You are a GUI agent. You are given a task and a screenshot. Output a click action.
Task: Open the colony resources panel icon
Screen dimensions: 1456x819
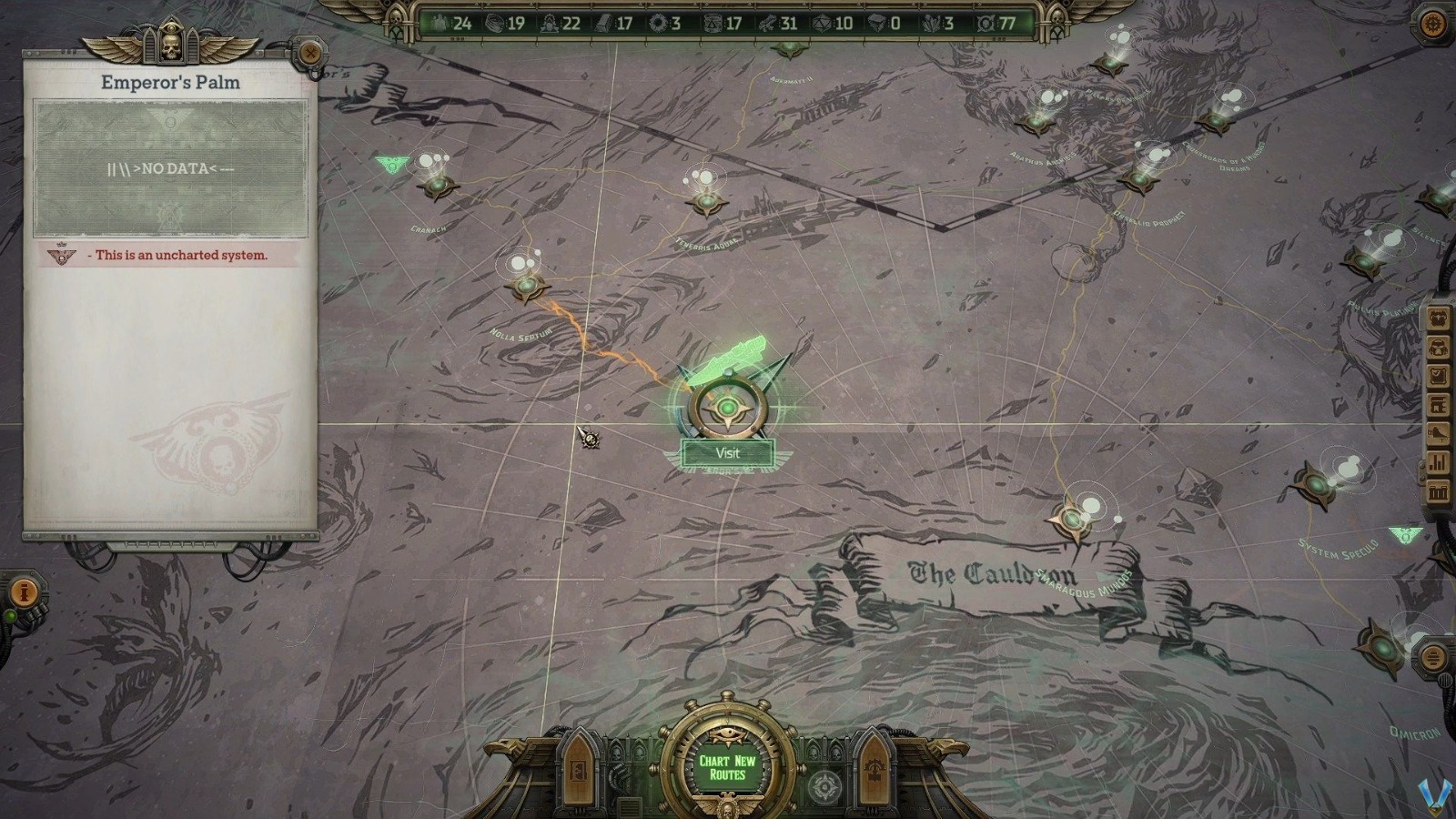coord(1438,320)
